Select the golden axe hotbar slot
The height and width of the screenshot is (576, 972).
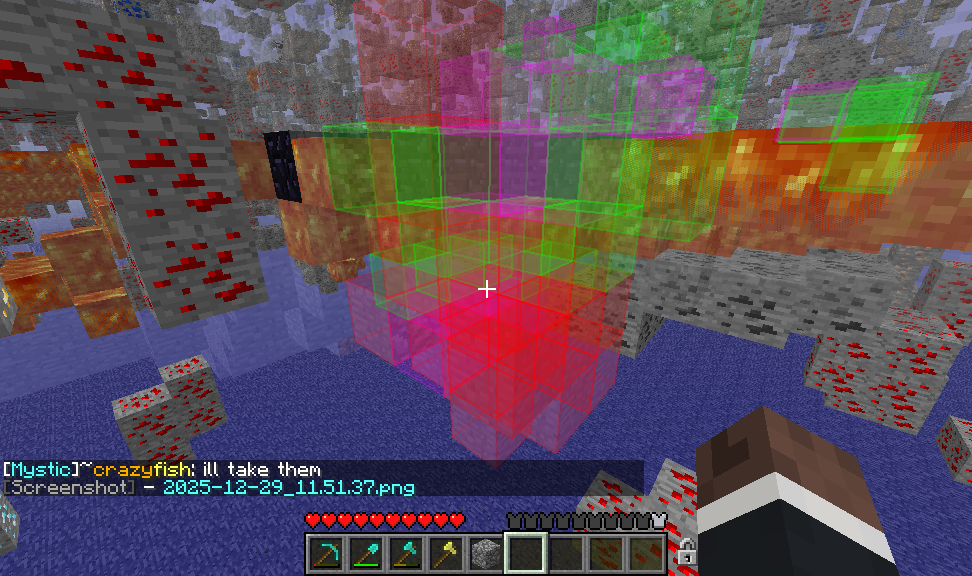click(445, 551)
